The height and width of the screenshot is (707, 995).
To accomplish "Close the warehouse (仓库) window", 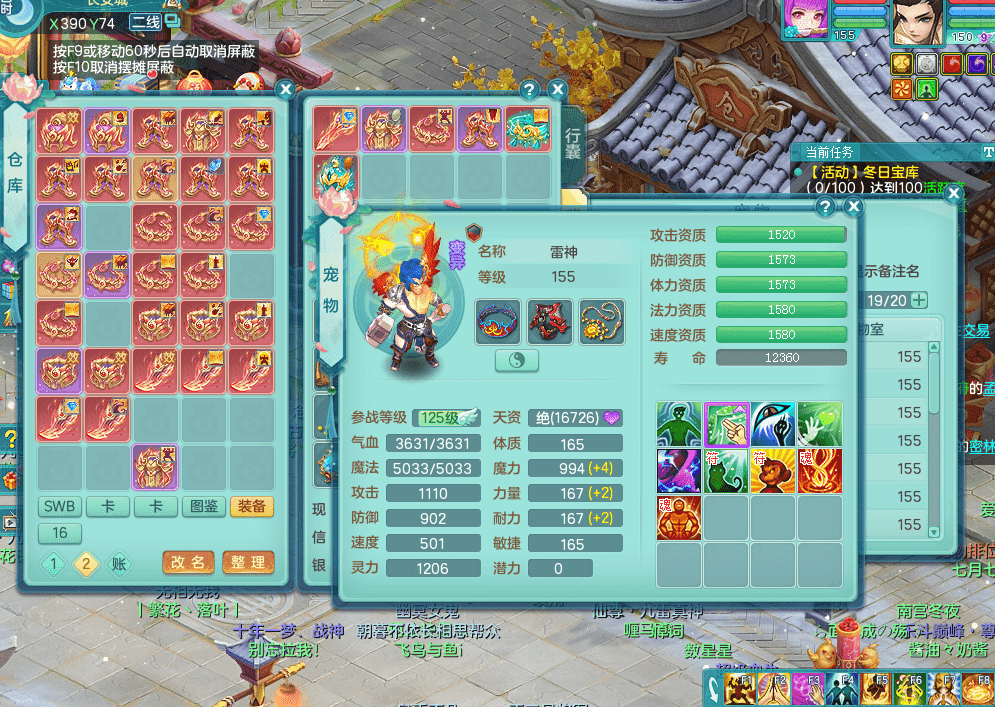I will pyautogui.click(x=285, y=89).
